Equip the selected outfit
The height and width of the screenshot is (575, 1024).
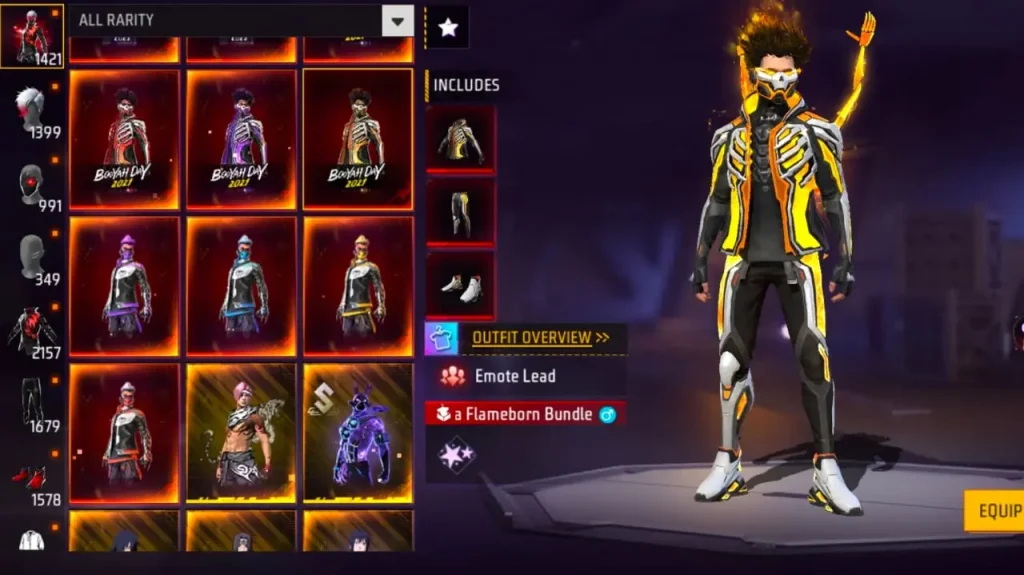point(996,511)
